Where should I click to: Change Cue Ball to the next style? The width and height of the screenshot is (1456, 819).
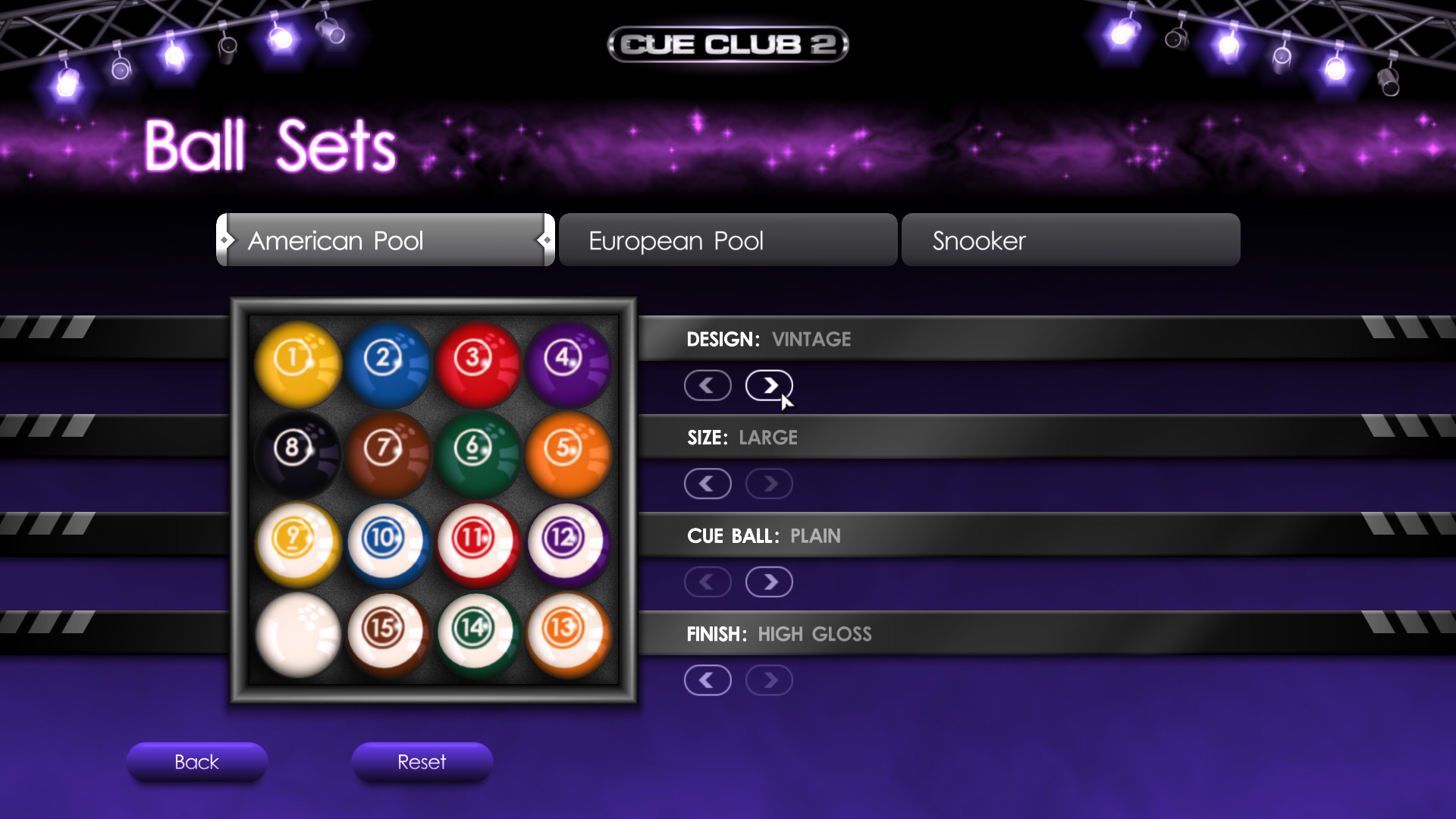pyautogui.click(x=769, y=582)
